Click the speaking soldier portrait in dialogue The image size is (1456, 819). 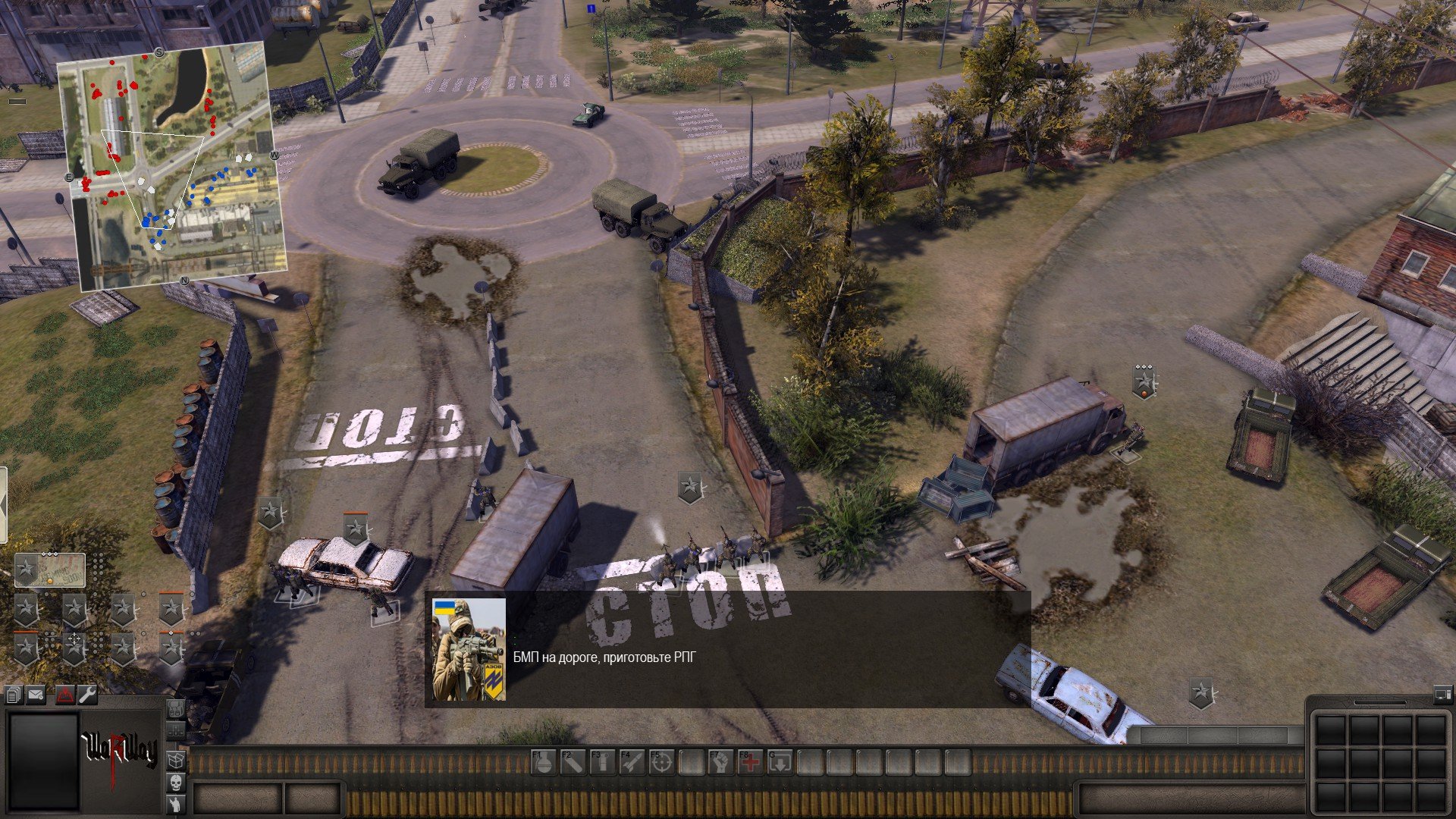pos(469,649)
